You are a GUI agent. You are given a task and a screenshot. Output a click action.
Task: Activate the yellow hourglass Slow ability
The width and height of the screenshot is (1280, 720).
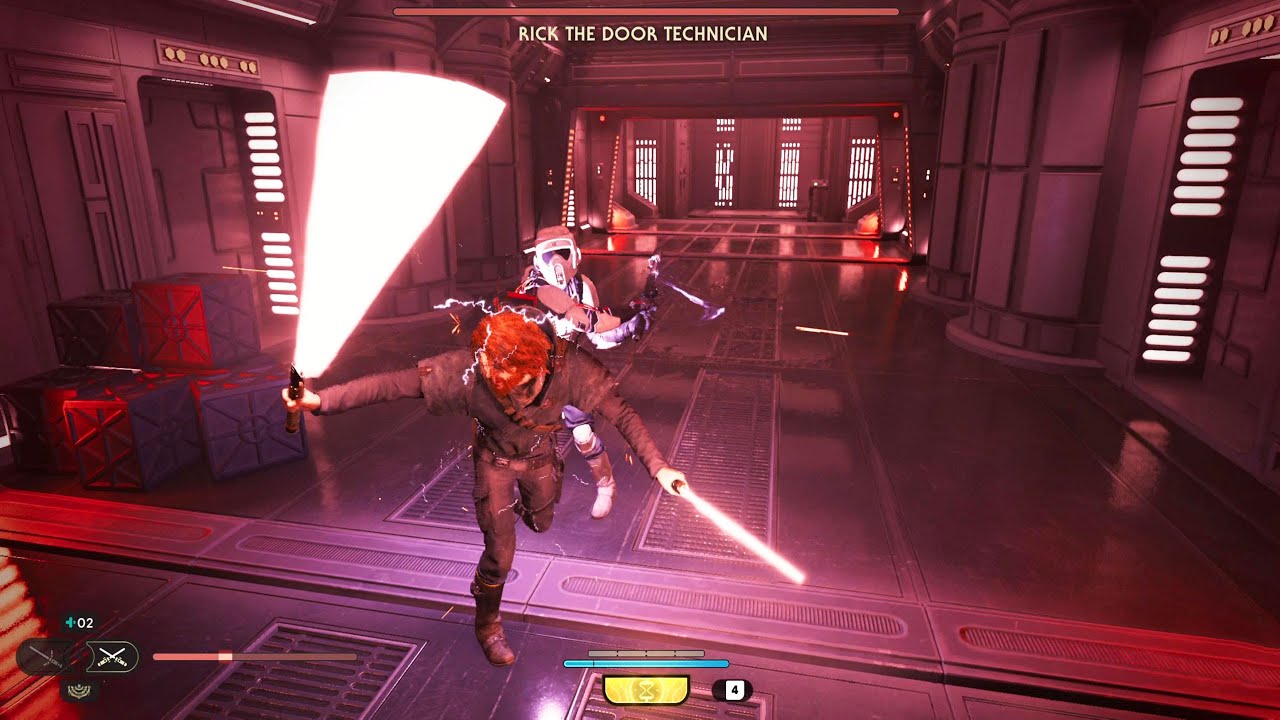tap(646, 690)
